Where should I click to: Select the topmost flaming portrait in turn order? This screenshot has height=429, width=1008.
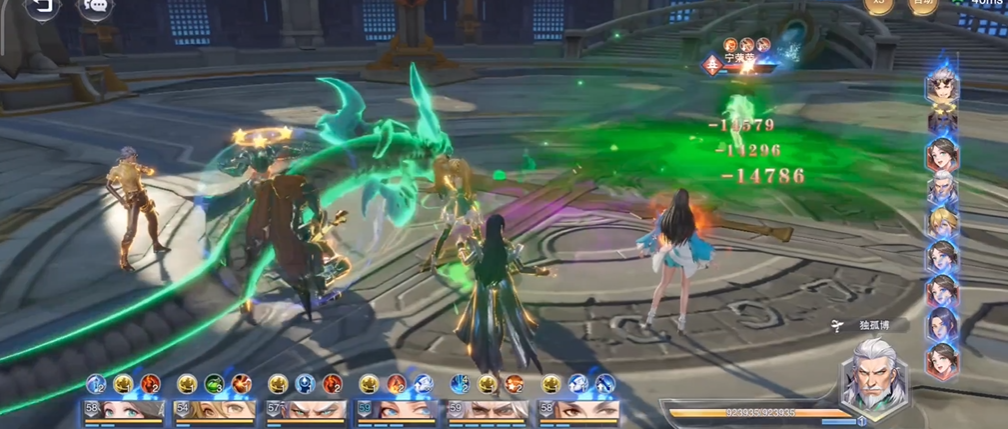click(941, 86)
